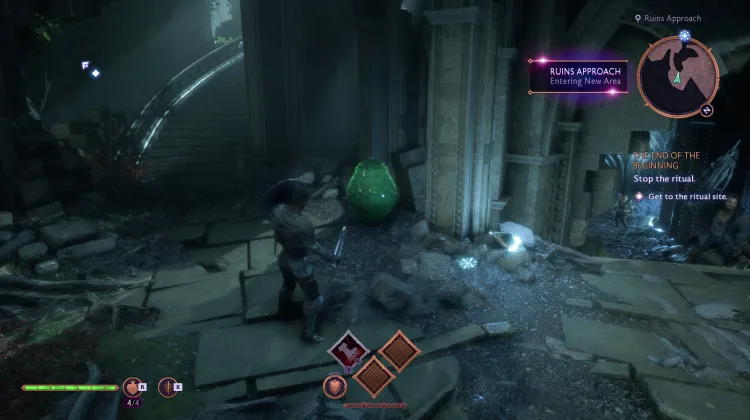
Task: Click the minimap's north compass indicator
Action: (x=708, y=108)
